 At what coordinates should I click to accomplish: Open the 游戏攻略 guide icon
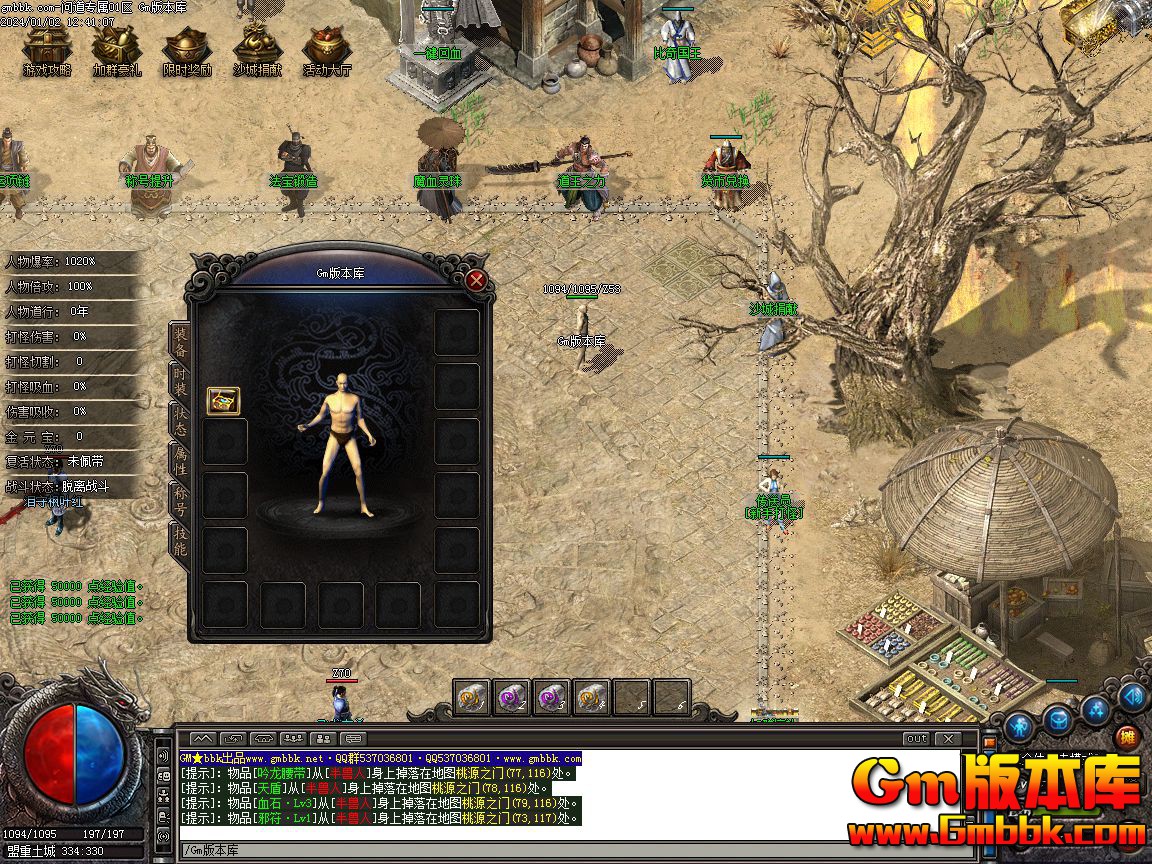click(x=47, y=48)
